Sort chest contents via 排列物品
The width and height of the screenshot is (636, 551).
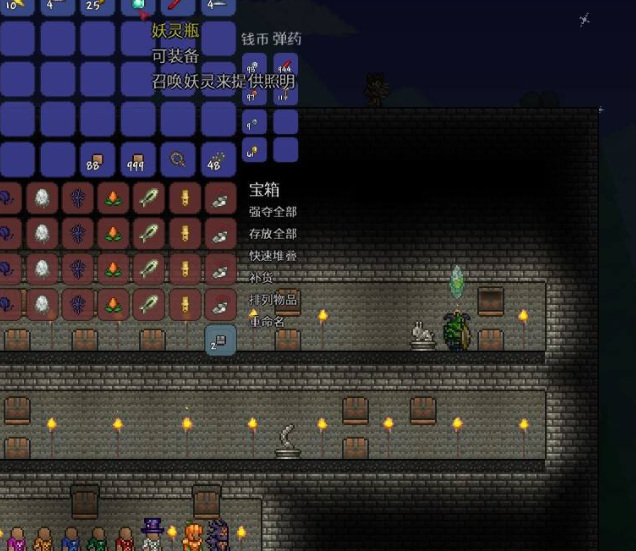coord(272,300)
